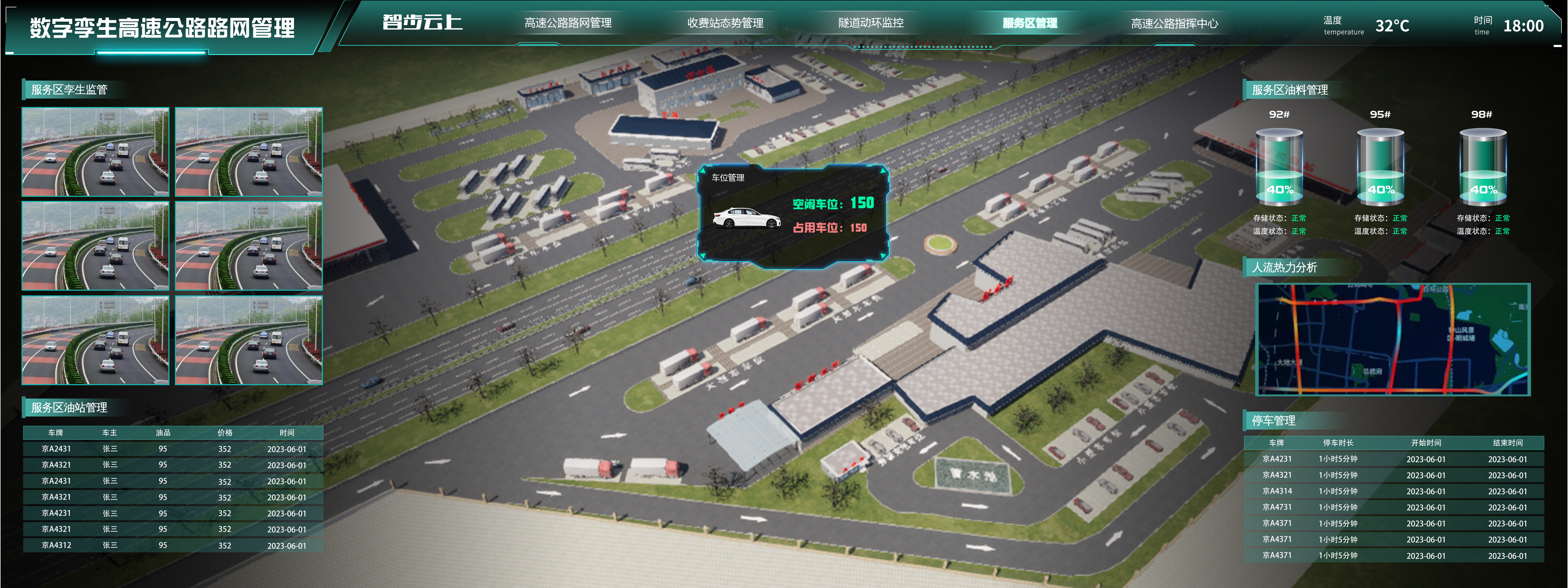The image size is (1568, 588).
Task: Choose the 京A4731 parking record row
Action: coord(1394,507)
